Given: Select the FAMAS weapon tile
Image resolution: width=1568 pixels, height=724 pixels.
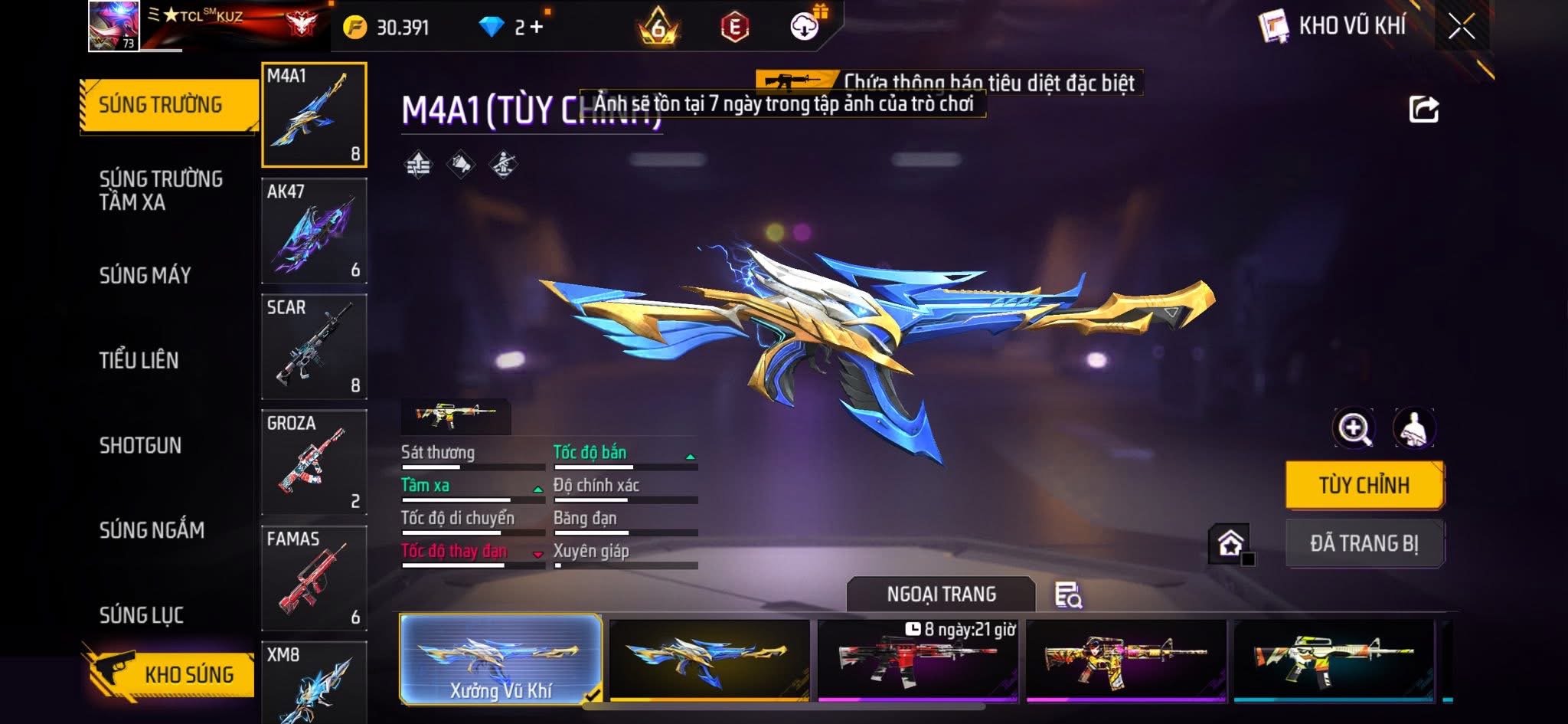Looking at the screenshot, I should [314, 578].
